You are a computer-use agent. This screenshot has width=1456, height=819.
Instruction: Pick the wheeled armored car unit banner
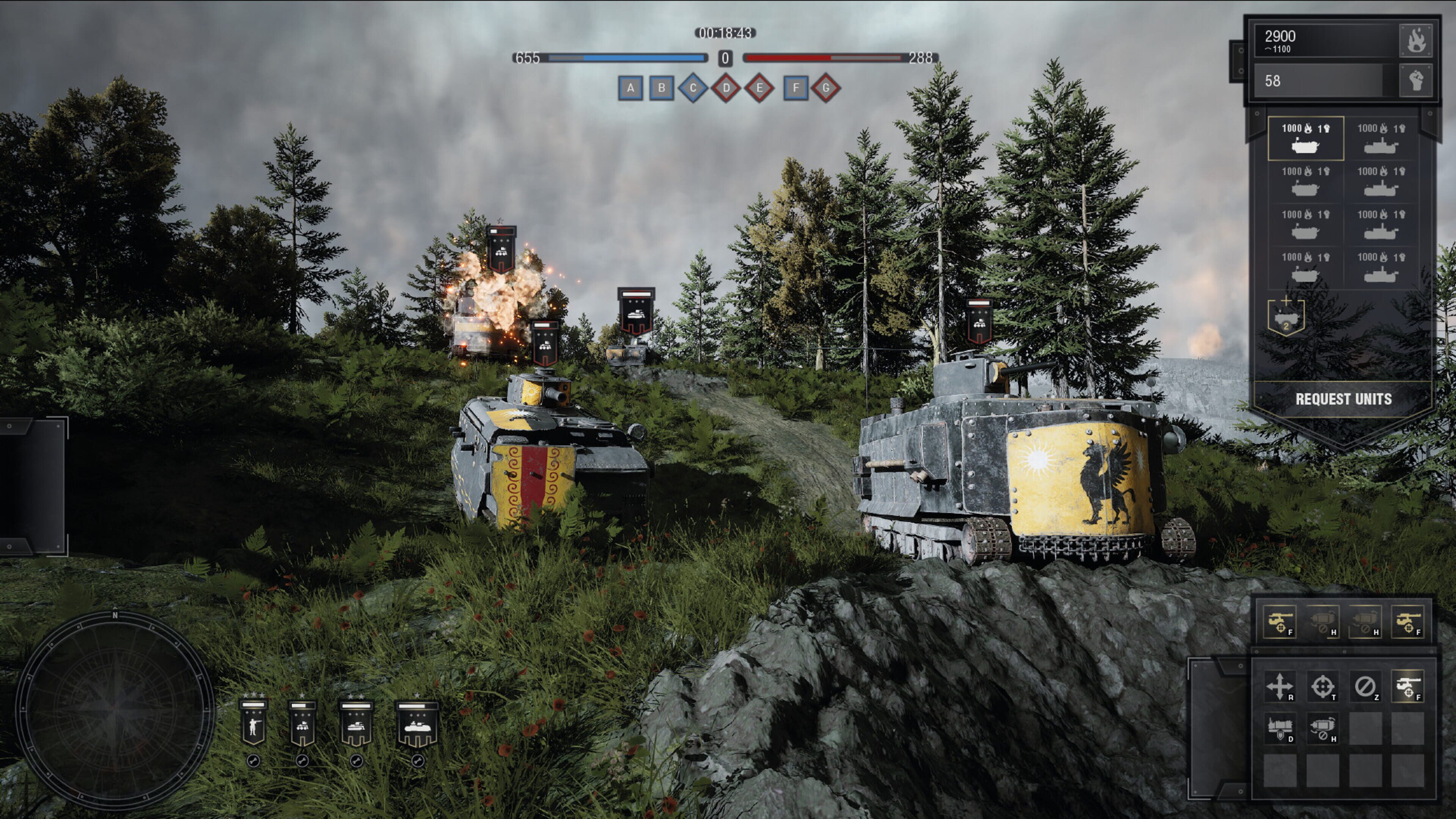[302, 723]
